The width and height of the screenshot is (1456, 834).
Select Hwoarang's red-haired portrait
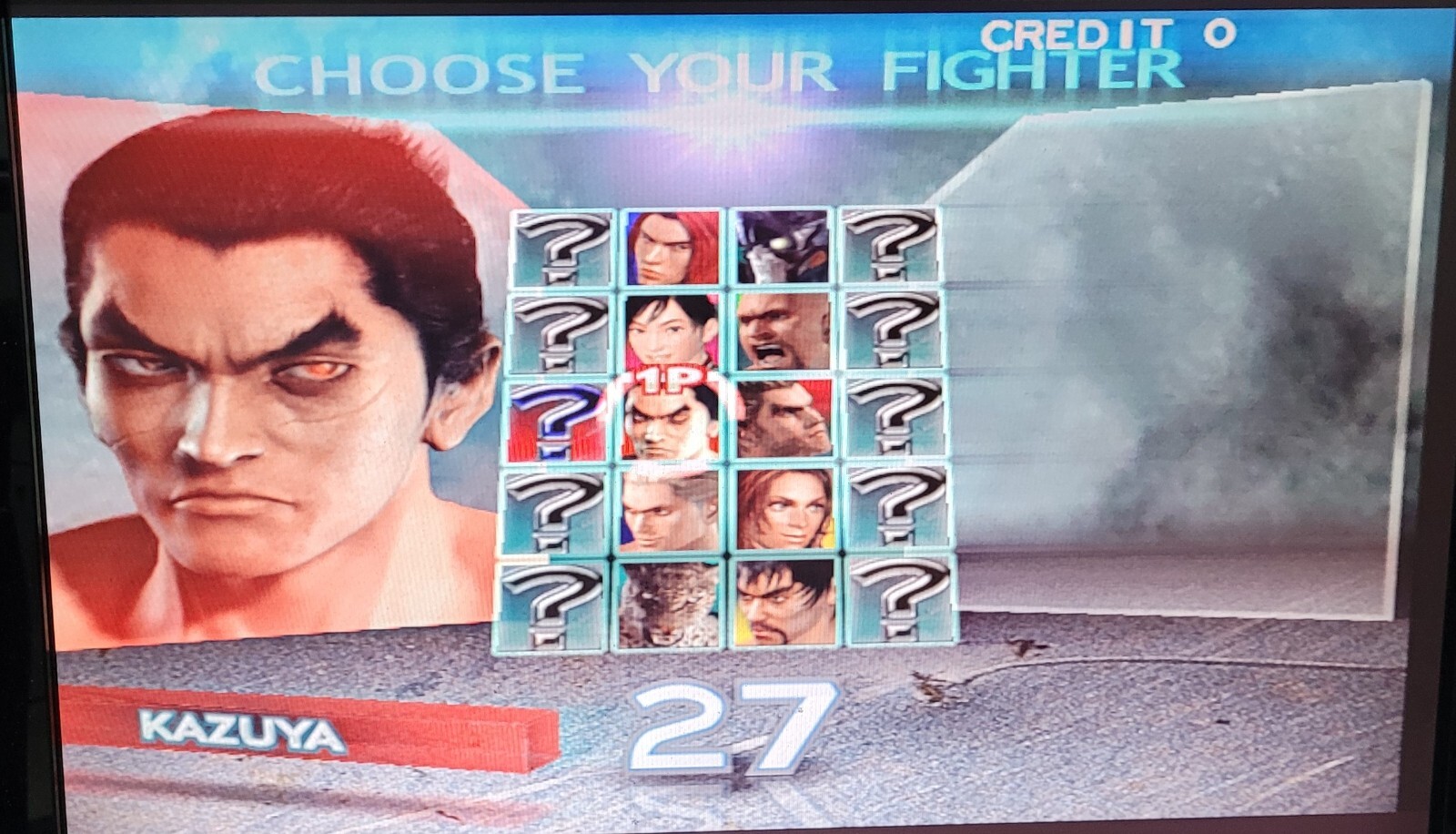(x=671, y=246)
